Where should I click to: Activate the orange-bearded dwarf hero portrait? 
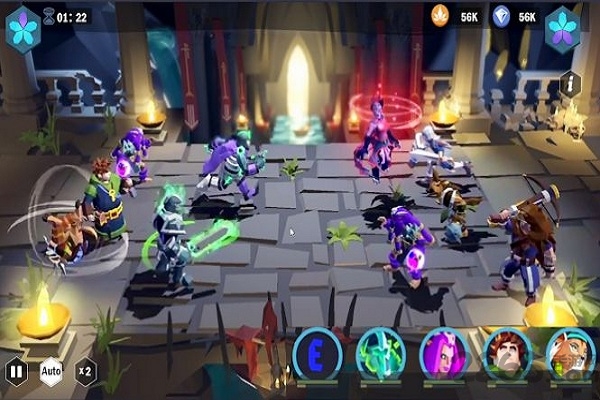[570, 353]
